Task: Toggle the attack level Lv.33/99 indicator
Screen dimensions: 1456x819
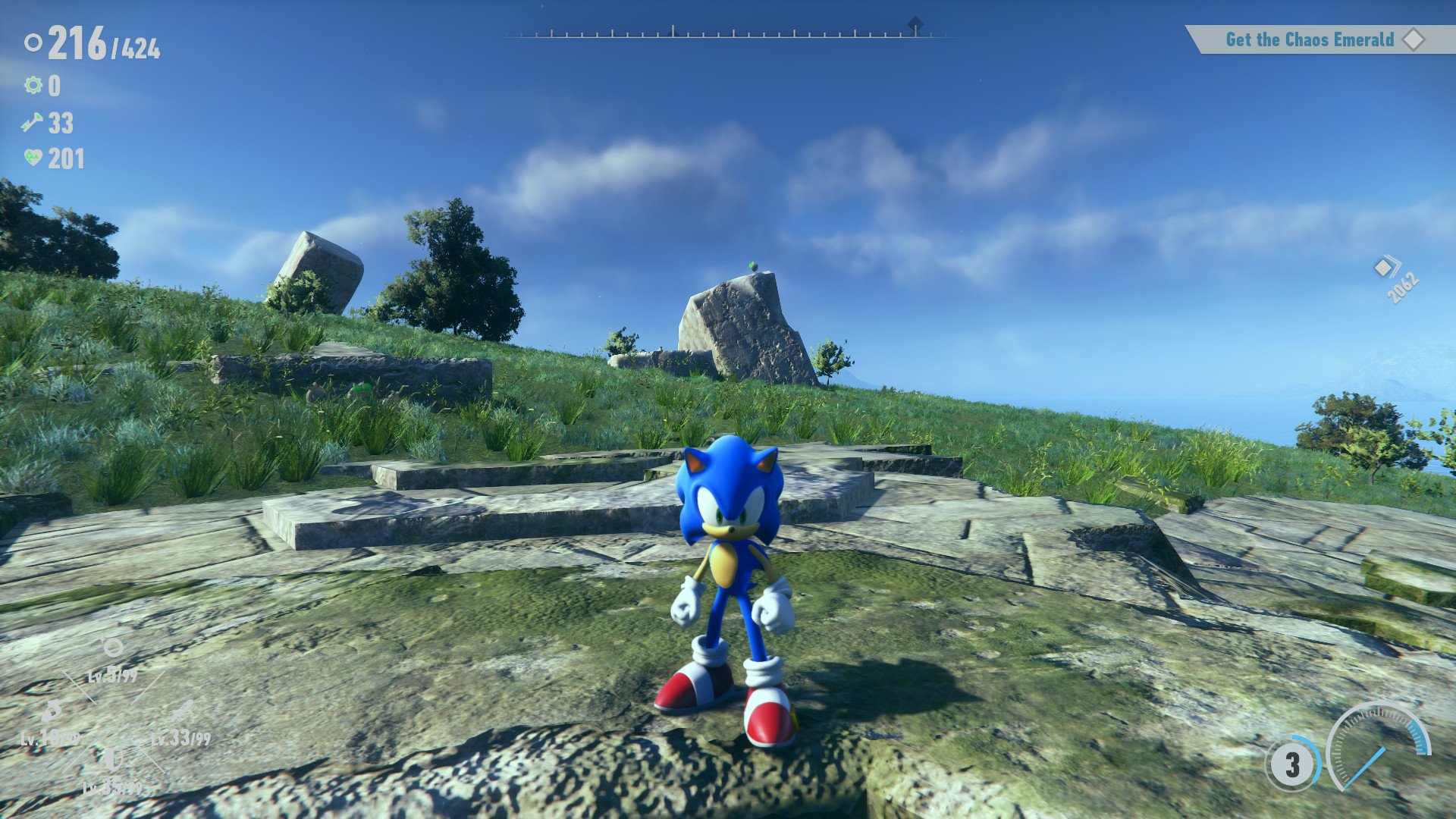Action: click(x=180, y=739)
